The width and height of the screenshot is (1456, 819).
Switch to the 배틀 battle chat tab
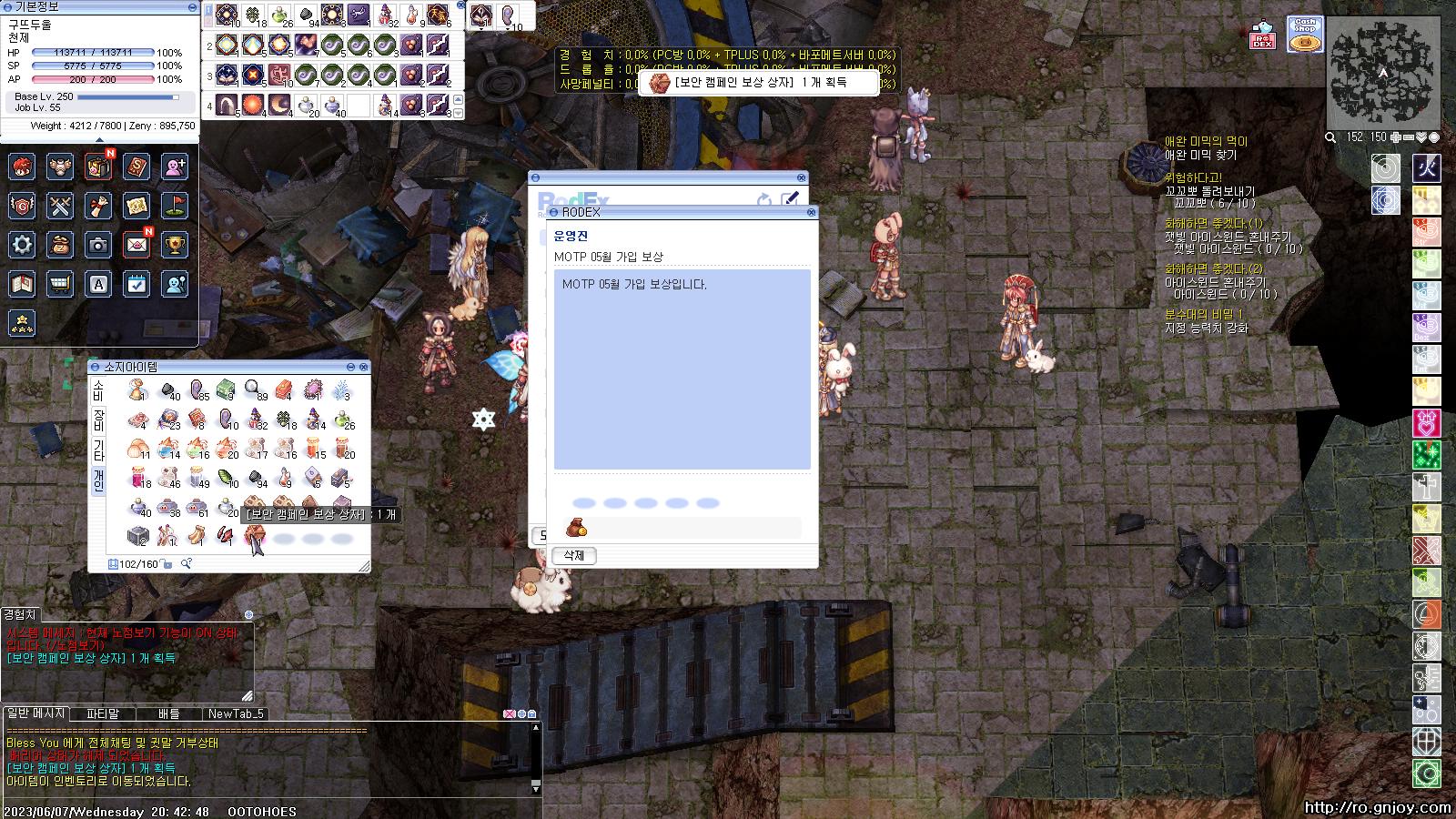coord(169,713)
